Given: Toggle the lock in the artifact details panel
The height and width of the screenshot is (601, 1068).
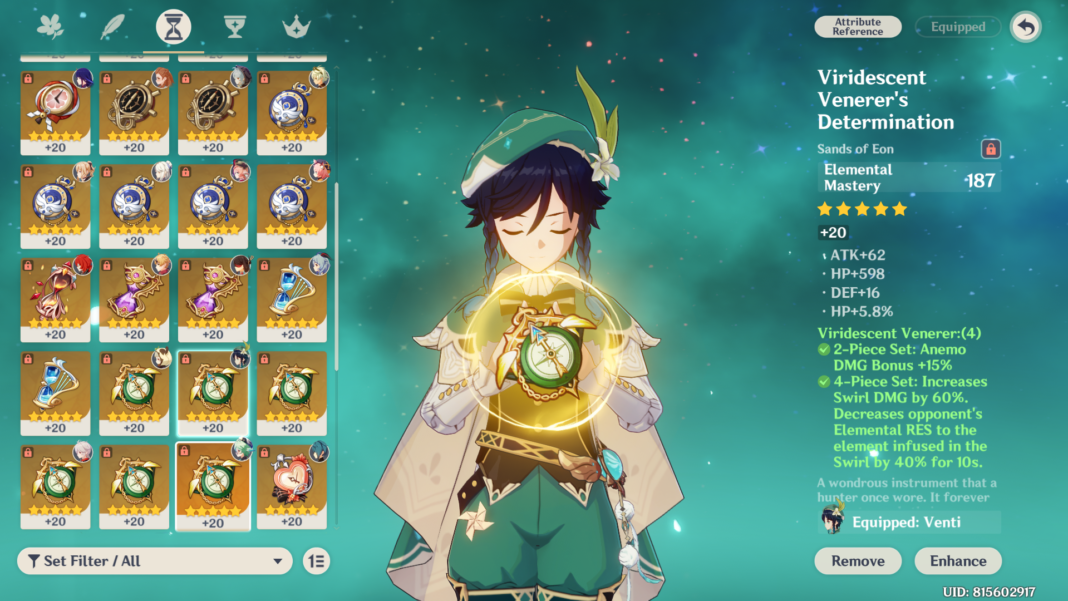Looking at the screenshot, I should click(x=991, y=149).
